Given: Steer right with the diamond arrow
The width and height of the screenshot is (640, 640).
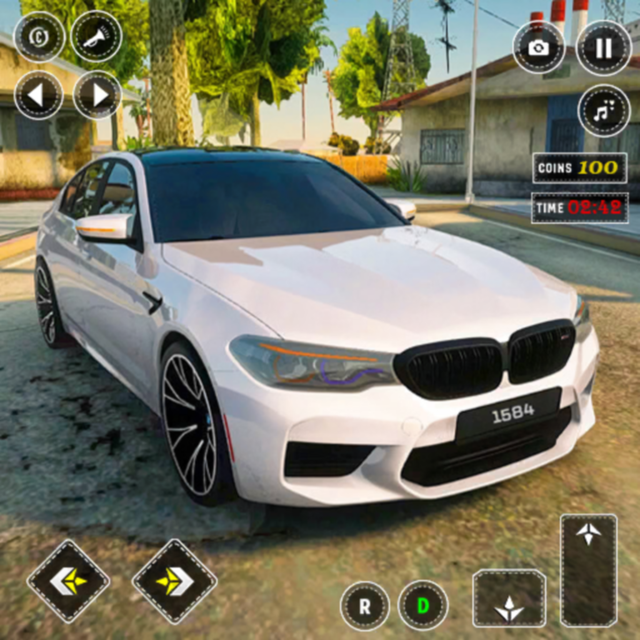Looking at the screenshot, I should click(174, 581).
